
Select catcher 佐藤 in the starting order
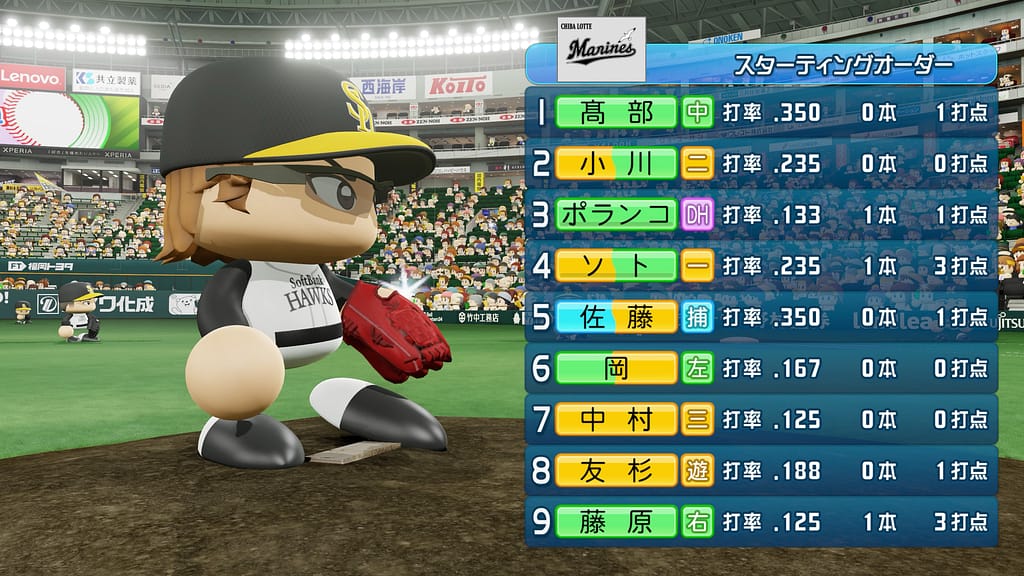(616, 317)
